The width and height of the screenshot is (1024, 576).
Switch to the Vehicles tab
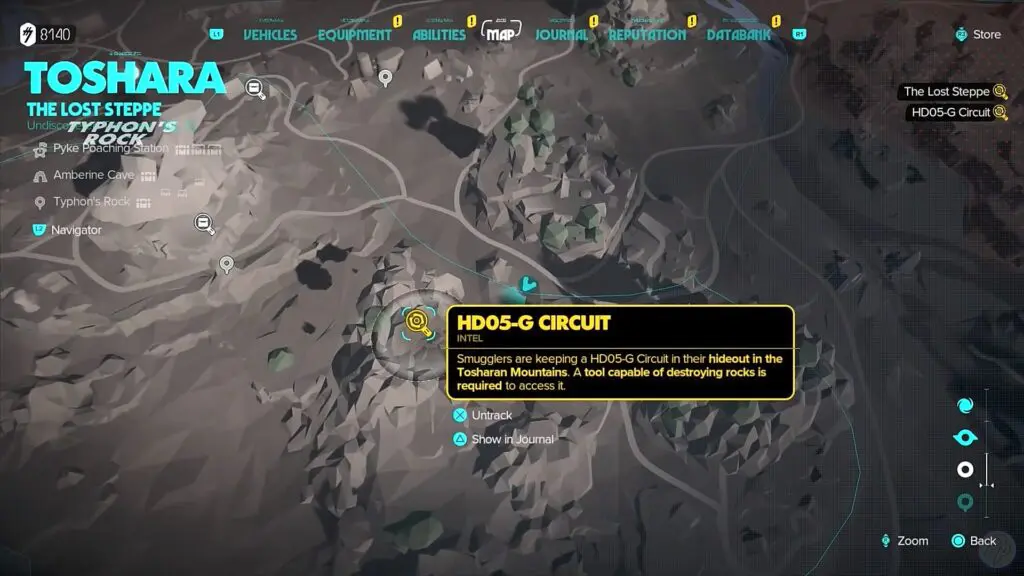click(270, 34)
